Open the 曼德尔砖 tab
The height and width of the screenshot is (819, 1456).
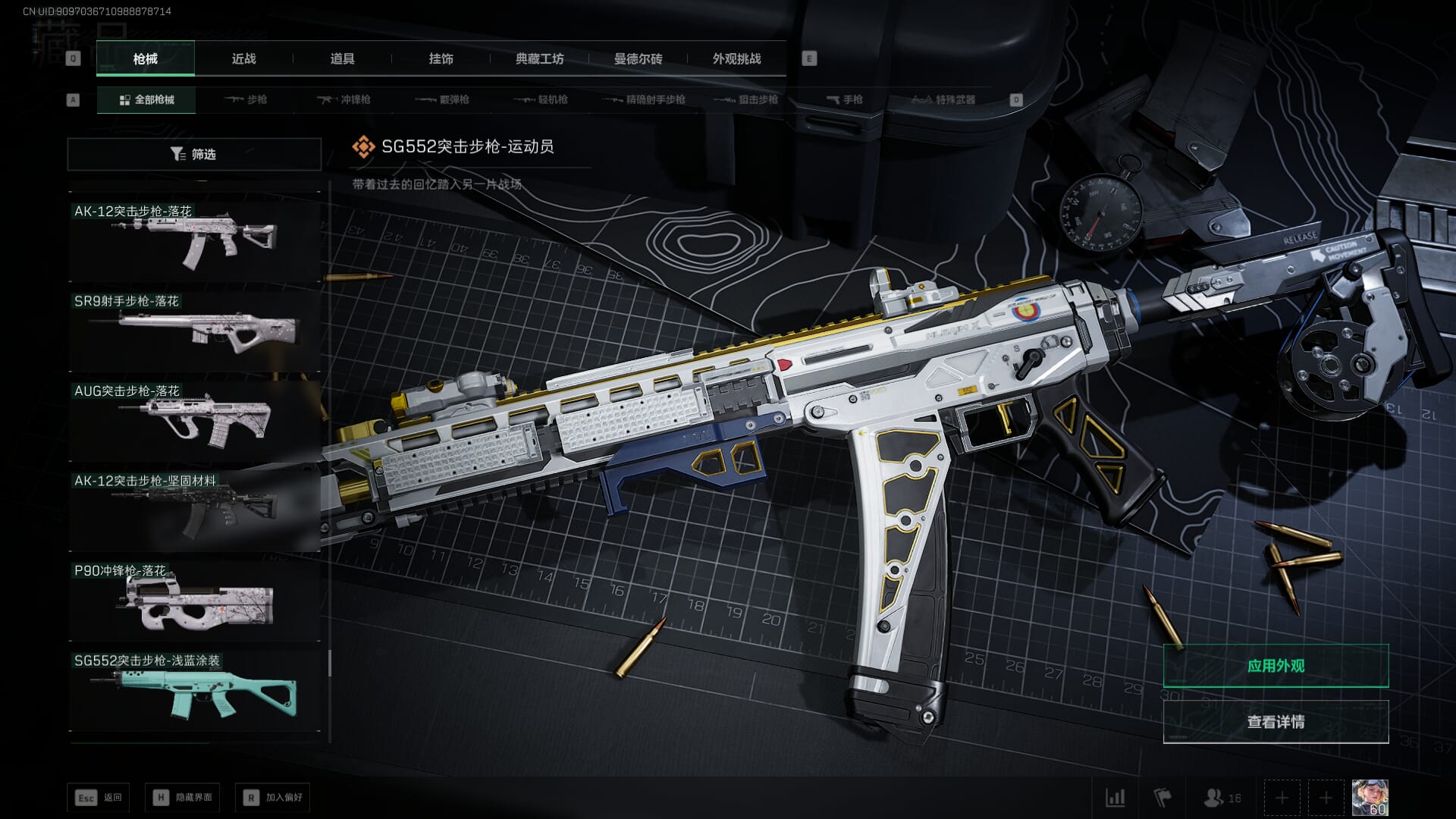pos(638,59)
